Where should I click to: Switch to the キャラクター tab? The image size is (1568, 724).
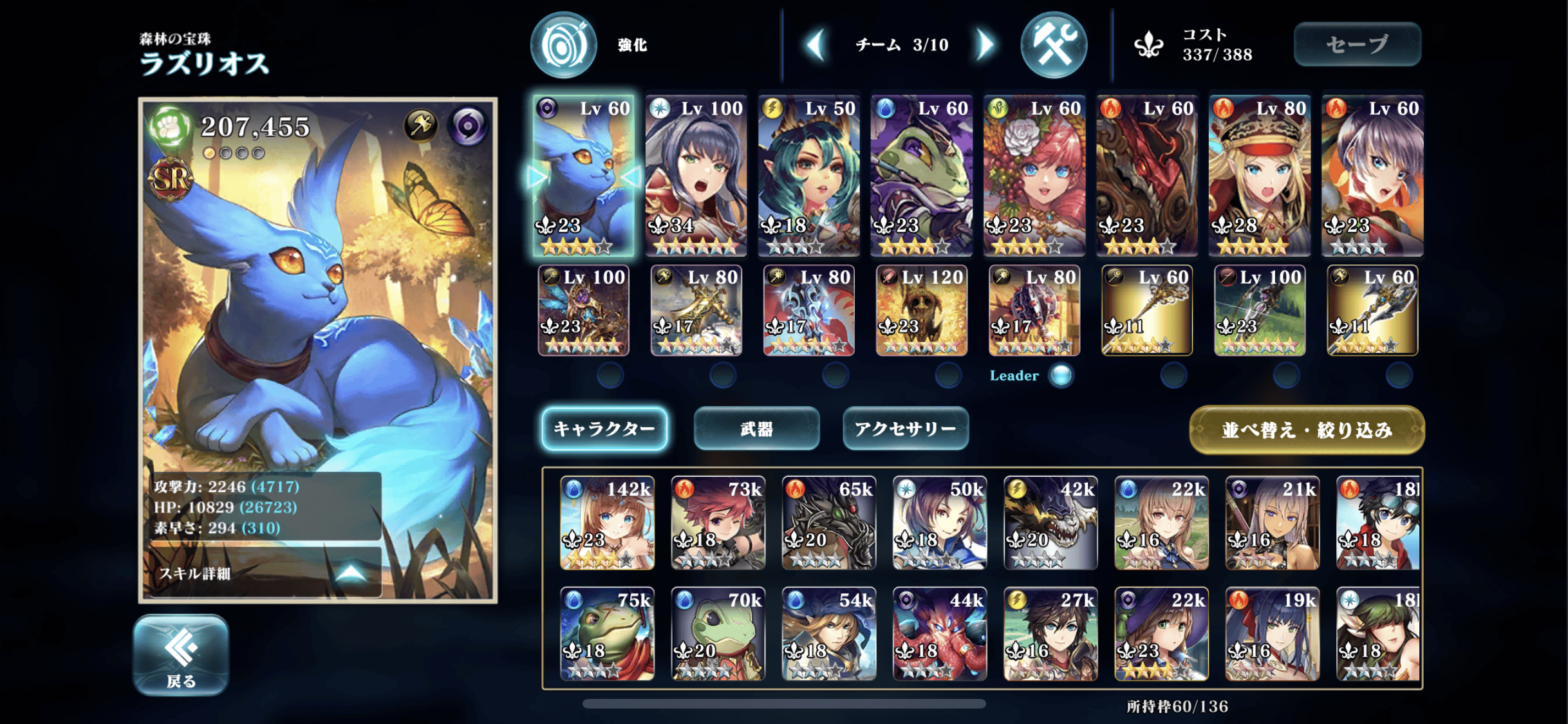pyautogui.click(x=604, y=429)
